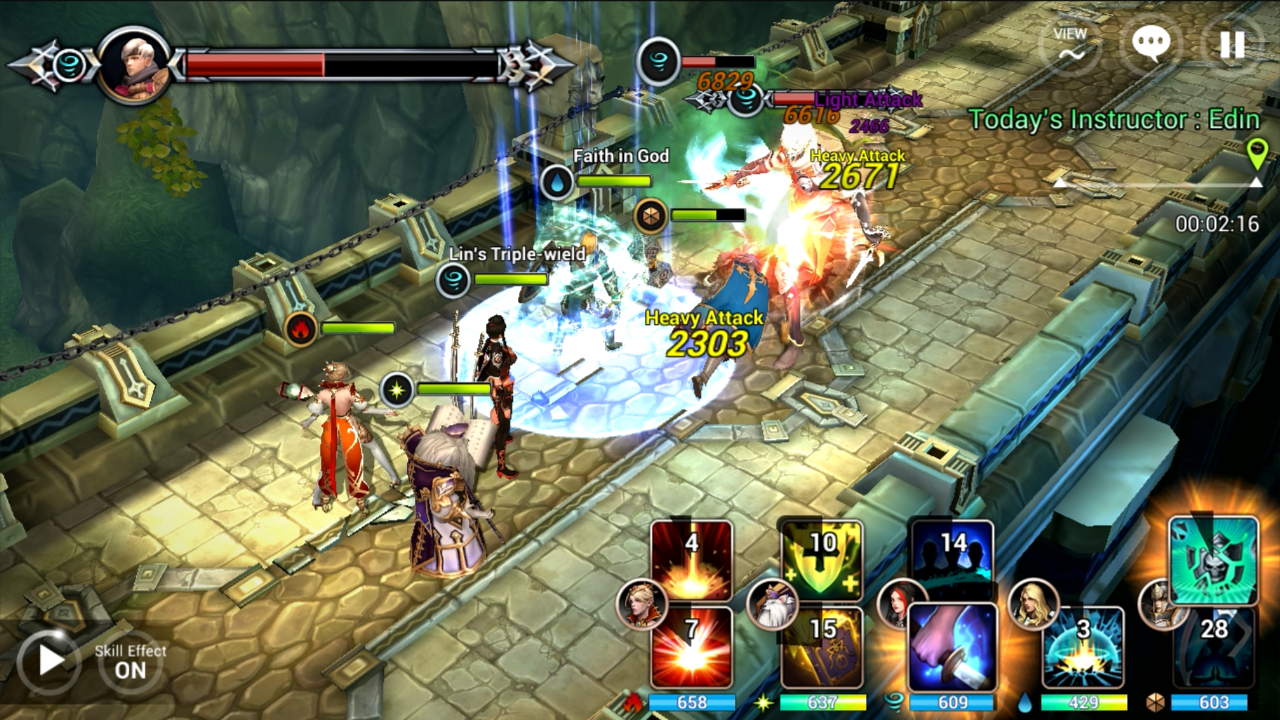Pick the blonde water hero portrait
Image resolution: width=1280 pixels, height=720 pixels.
1033,604
